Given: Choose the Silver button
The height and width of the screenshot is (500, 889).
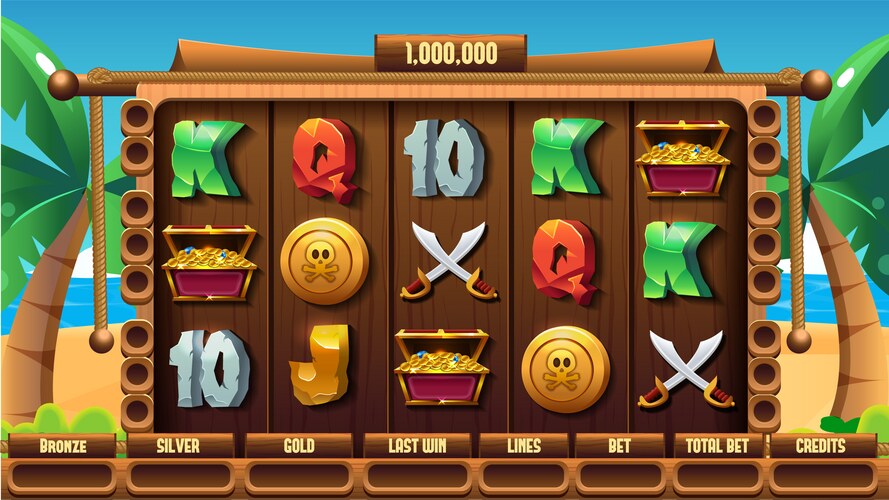Looking at the screenshot, I should pos(180,446).
